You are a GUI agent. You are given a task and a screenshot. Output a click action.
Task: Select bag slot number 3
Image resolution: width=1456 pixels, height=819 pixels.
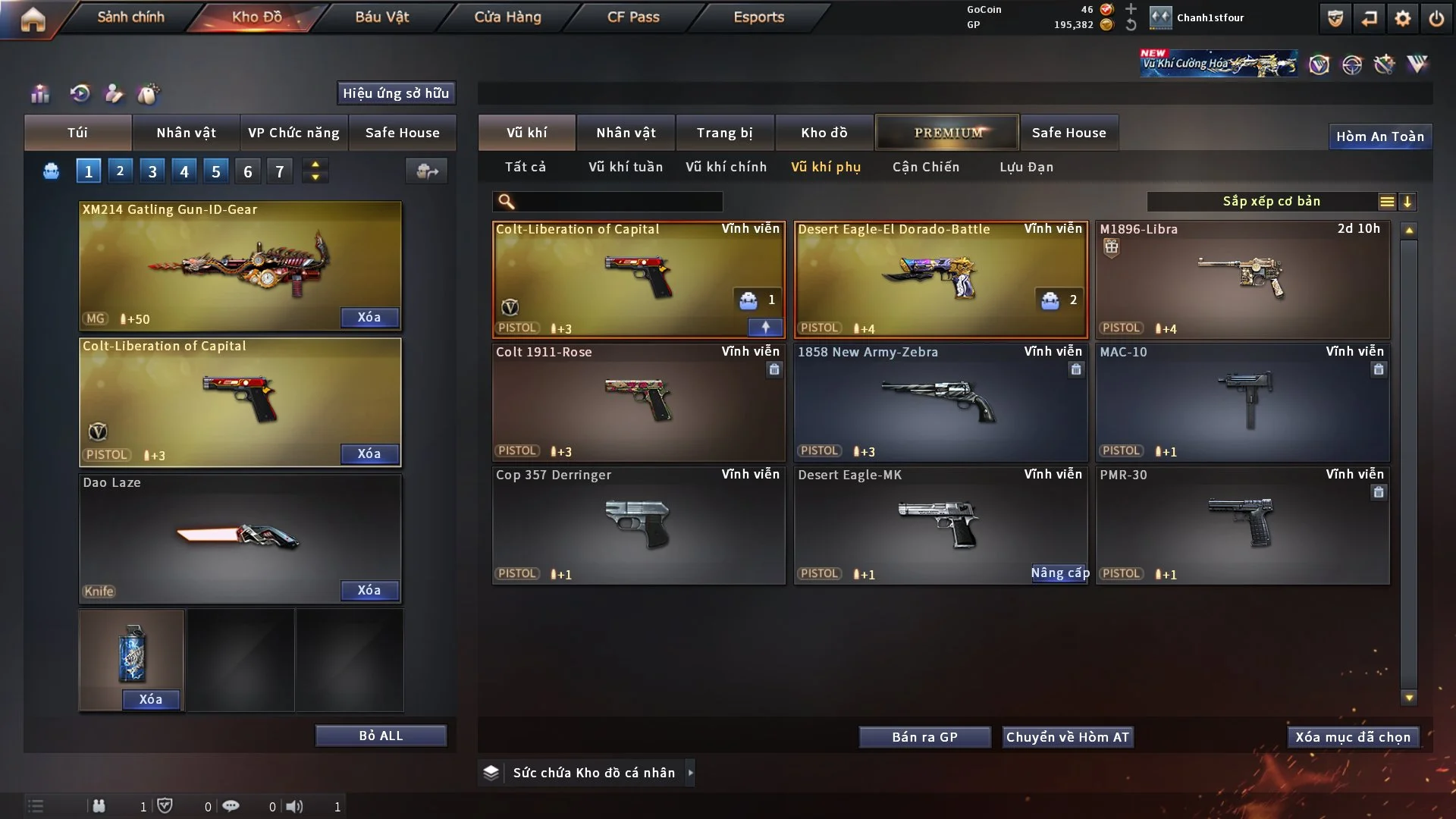152,171
